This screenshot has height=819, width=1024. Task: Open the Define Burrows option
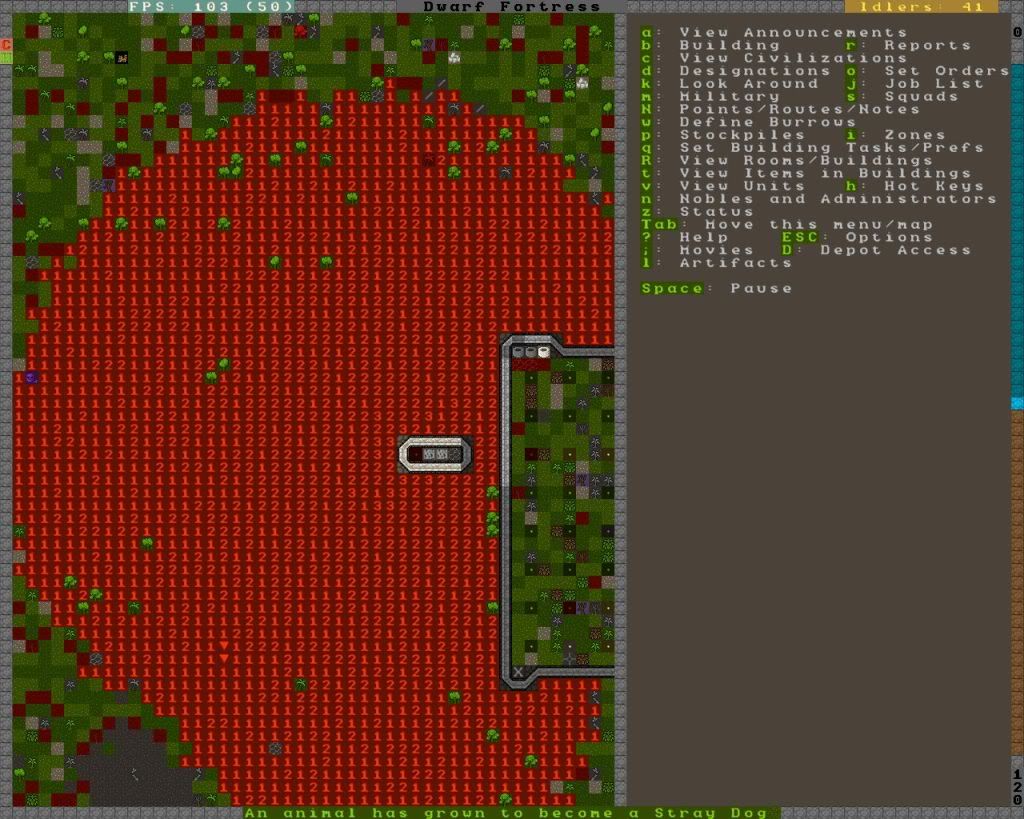767,122
